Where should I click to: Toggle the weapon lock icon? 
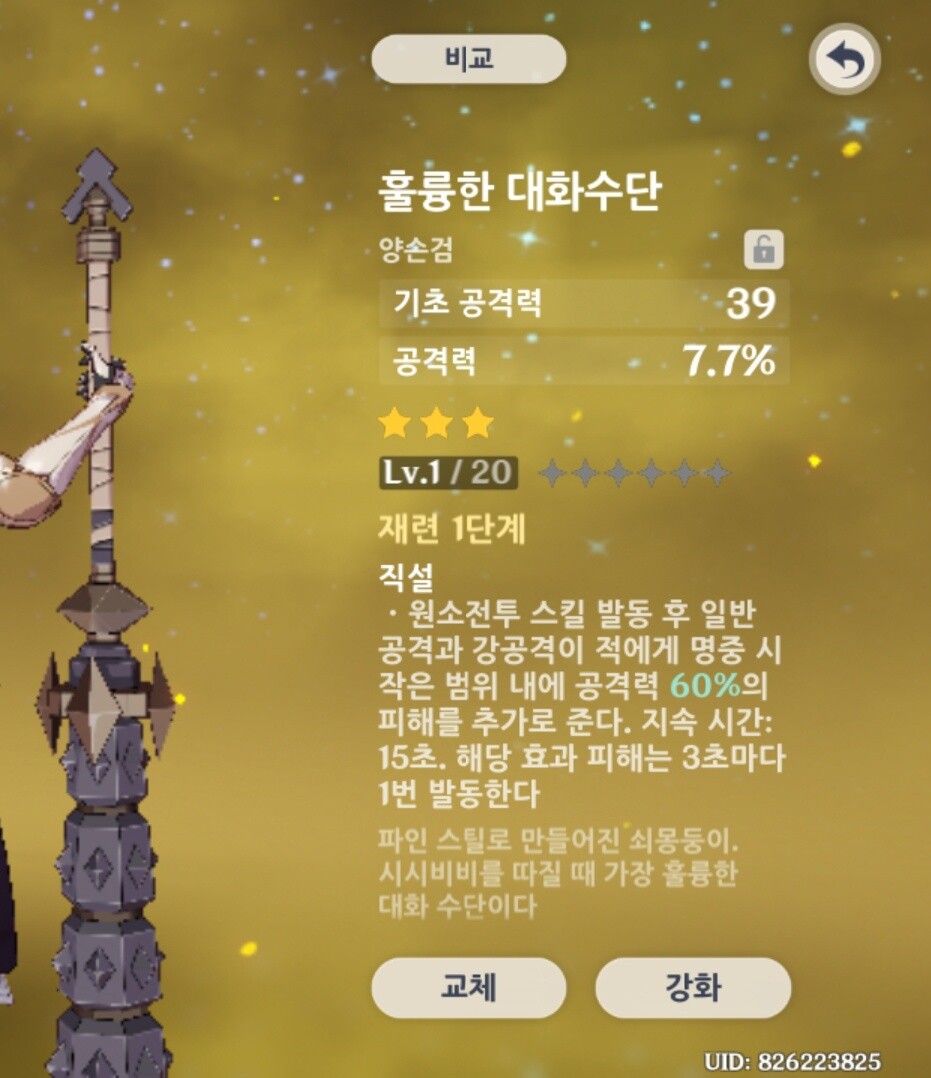pos(763,250)
